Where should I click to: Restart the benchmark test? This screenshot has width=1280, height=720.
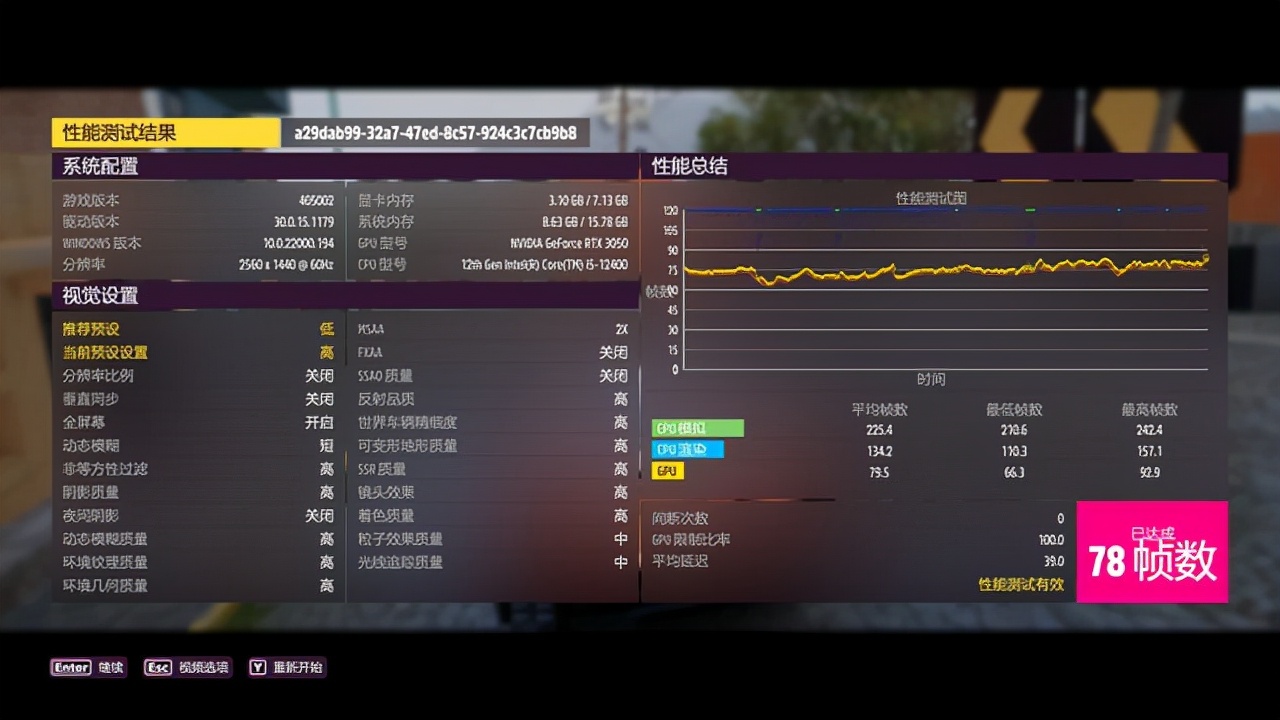tap(286, 667)
